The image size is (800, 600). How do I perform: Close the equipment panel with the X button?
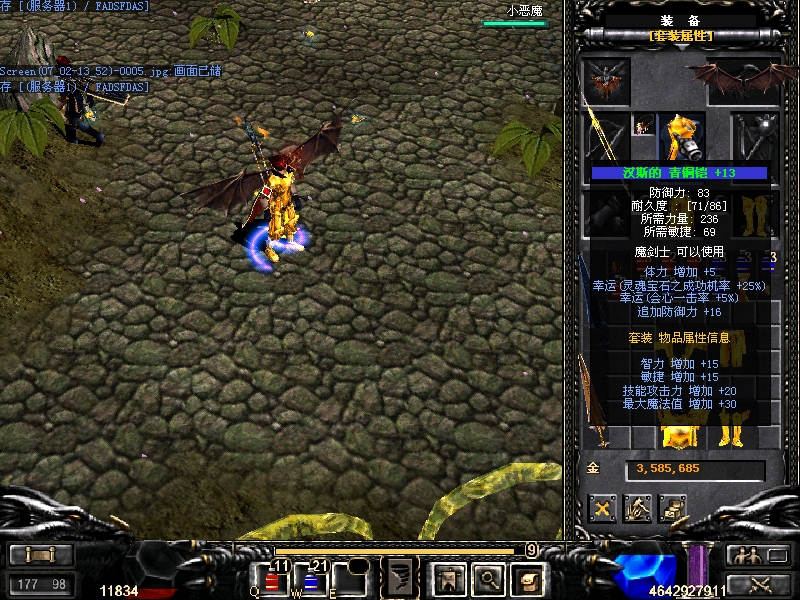[x=602, y=508]
